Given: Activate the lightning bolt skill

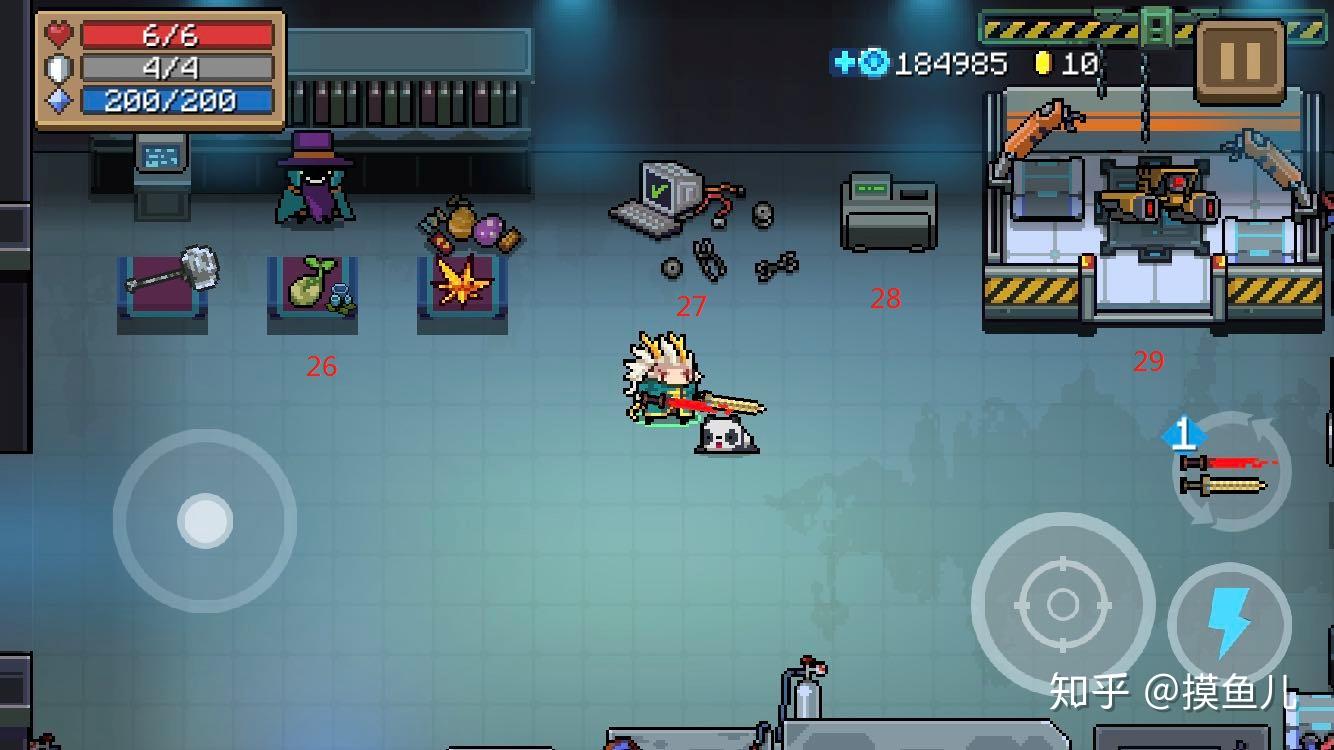Looking at the screenshot, I should tap(1229, 623).
